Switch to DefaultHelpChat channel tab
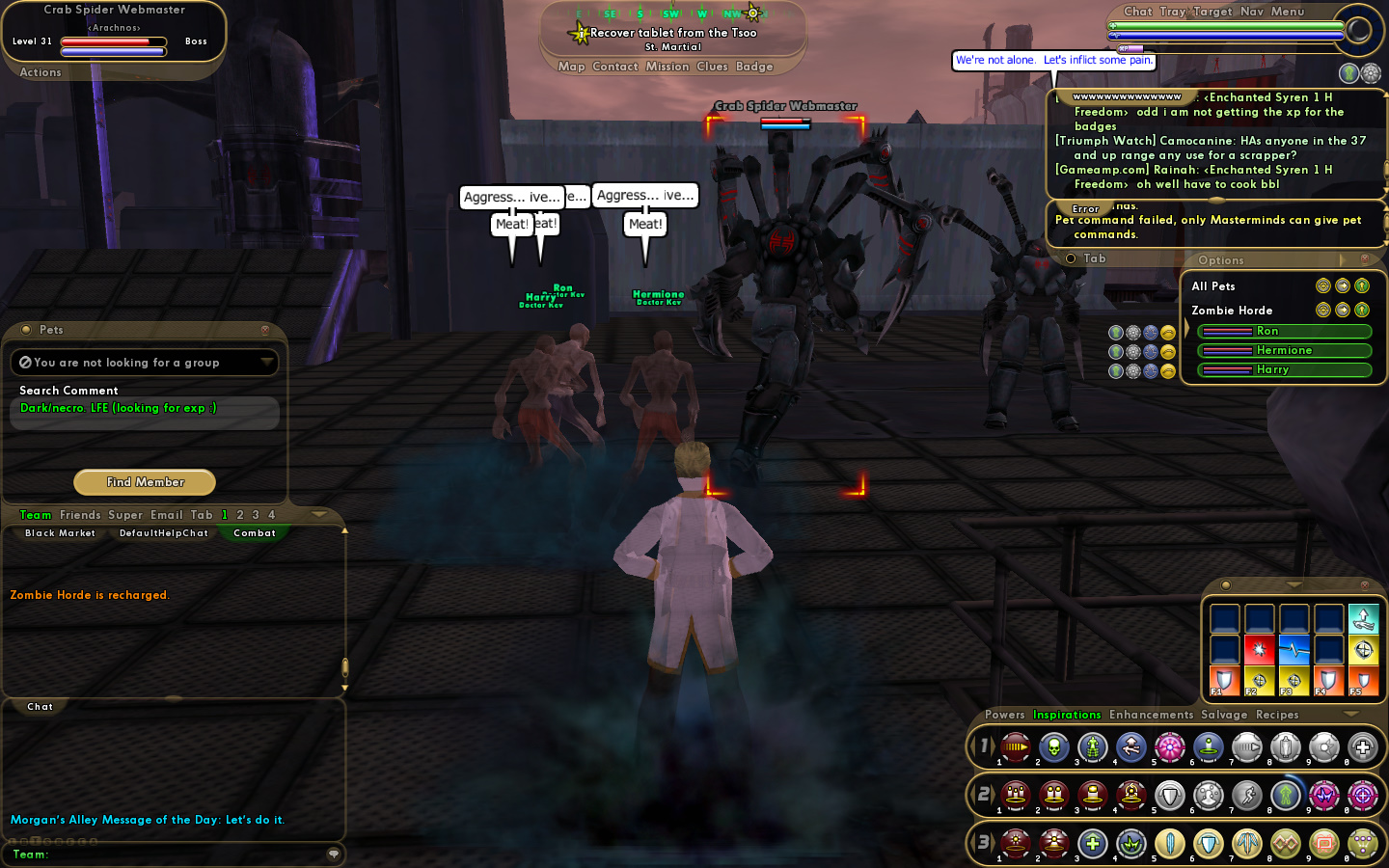Image resolution: width=1389 pixels, height=868 pixels. pyautogui.click(x=163, y=533)
